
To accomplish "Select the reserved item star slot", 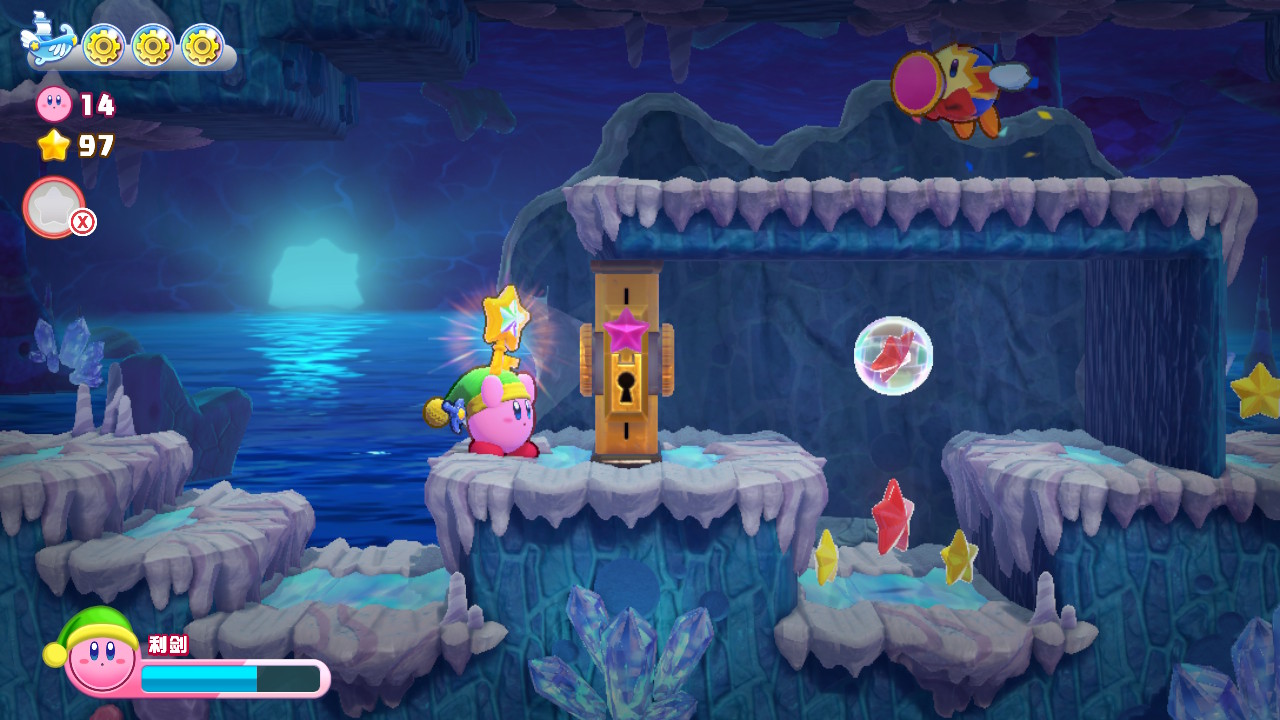I will pos(53,207).
